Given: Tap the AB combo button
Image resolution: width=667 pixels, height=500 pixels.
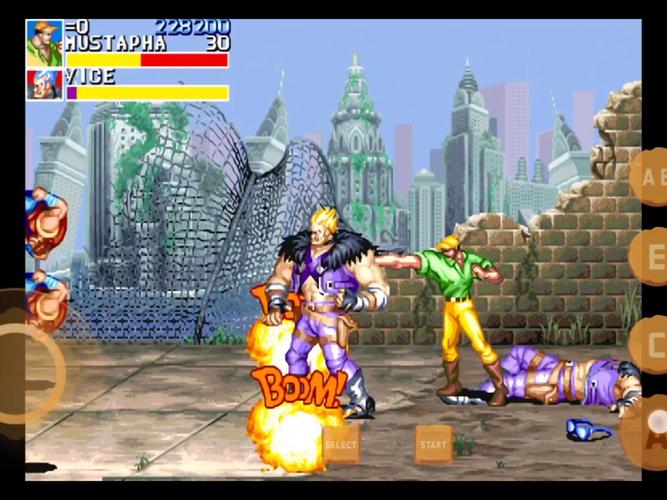Looking at the screenshot, I should 650,177.
